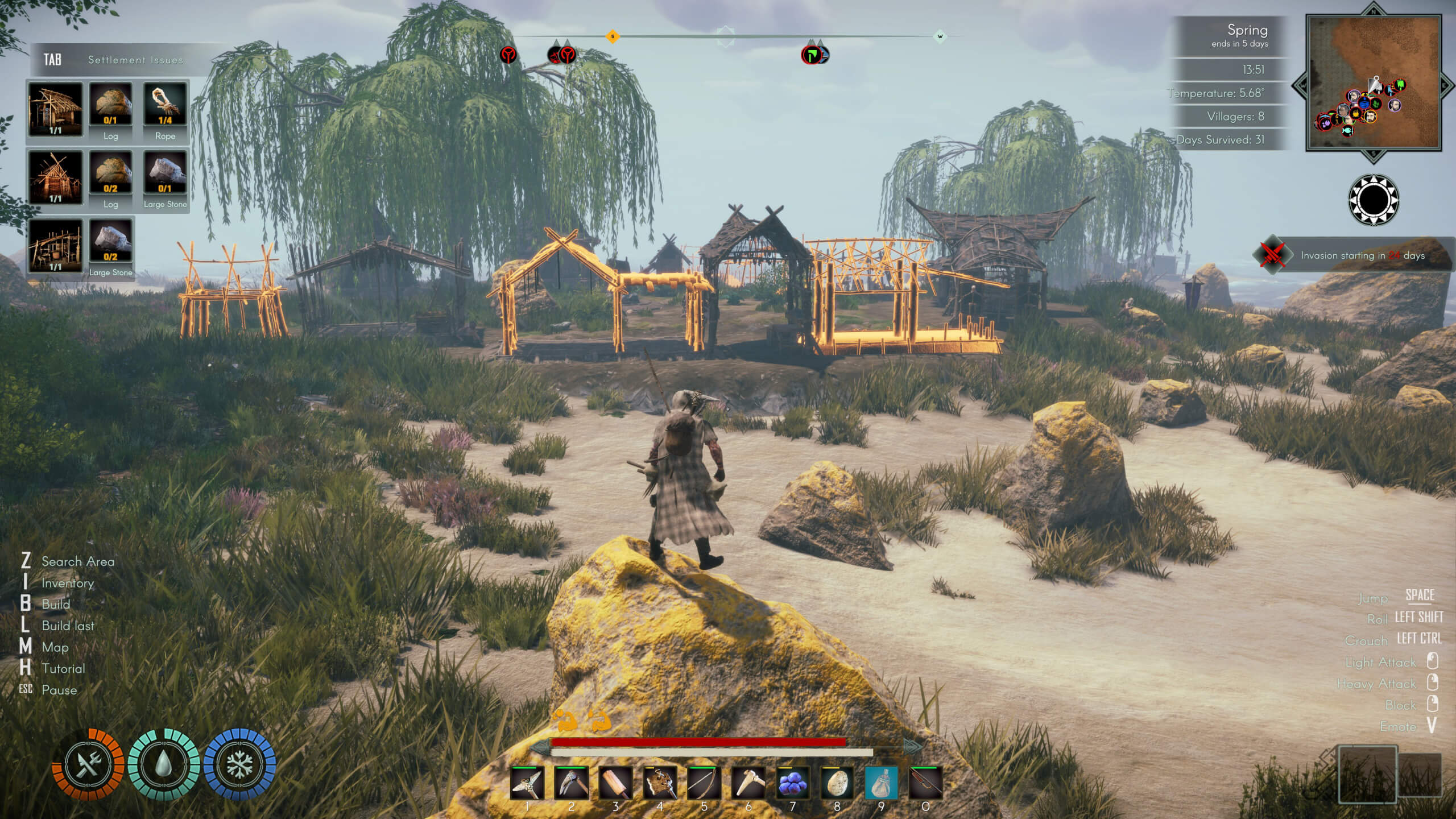
Task: Open the Tutorial entry in the keybind list
Action: click(63, 669)
